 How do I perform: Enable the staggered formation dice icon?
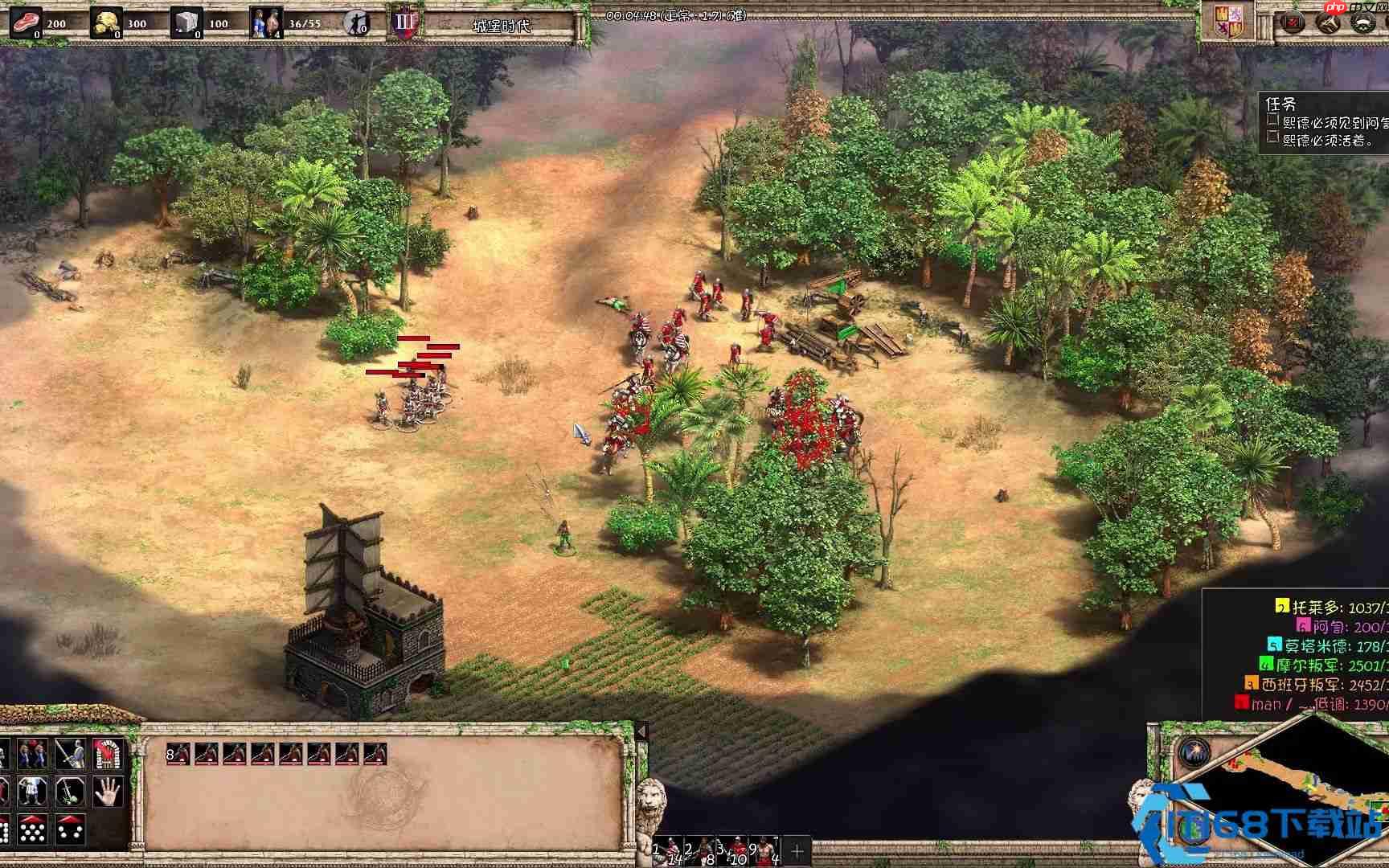(70, 832)
